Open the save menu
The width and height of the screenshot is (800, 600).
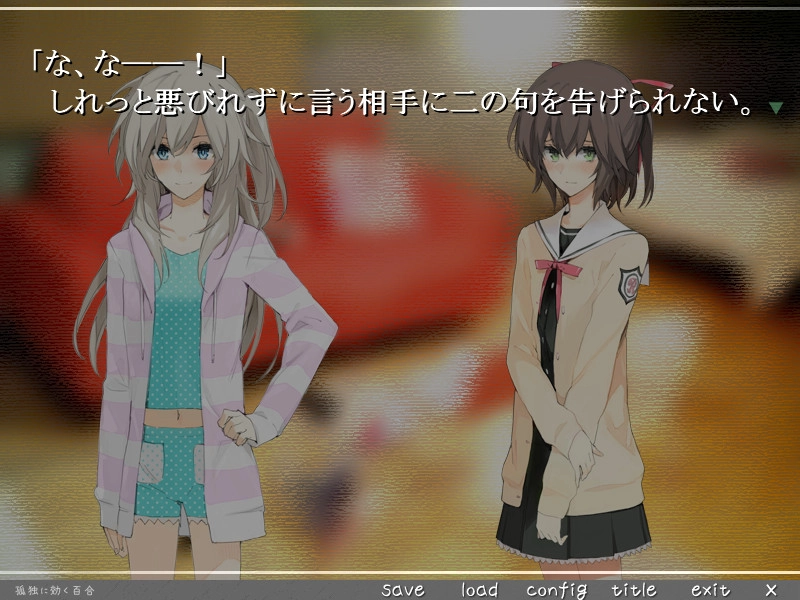pyautogui.click(x=403, y=589)
